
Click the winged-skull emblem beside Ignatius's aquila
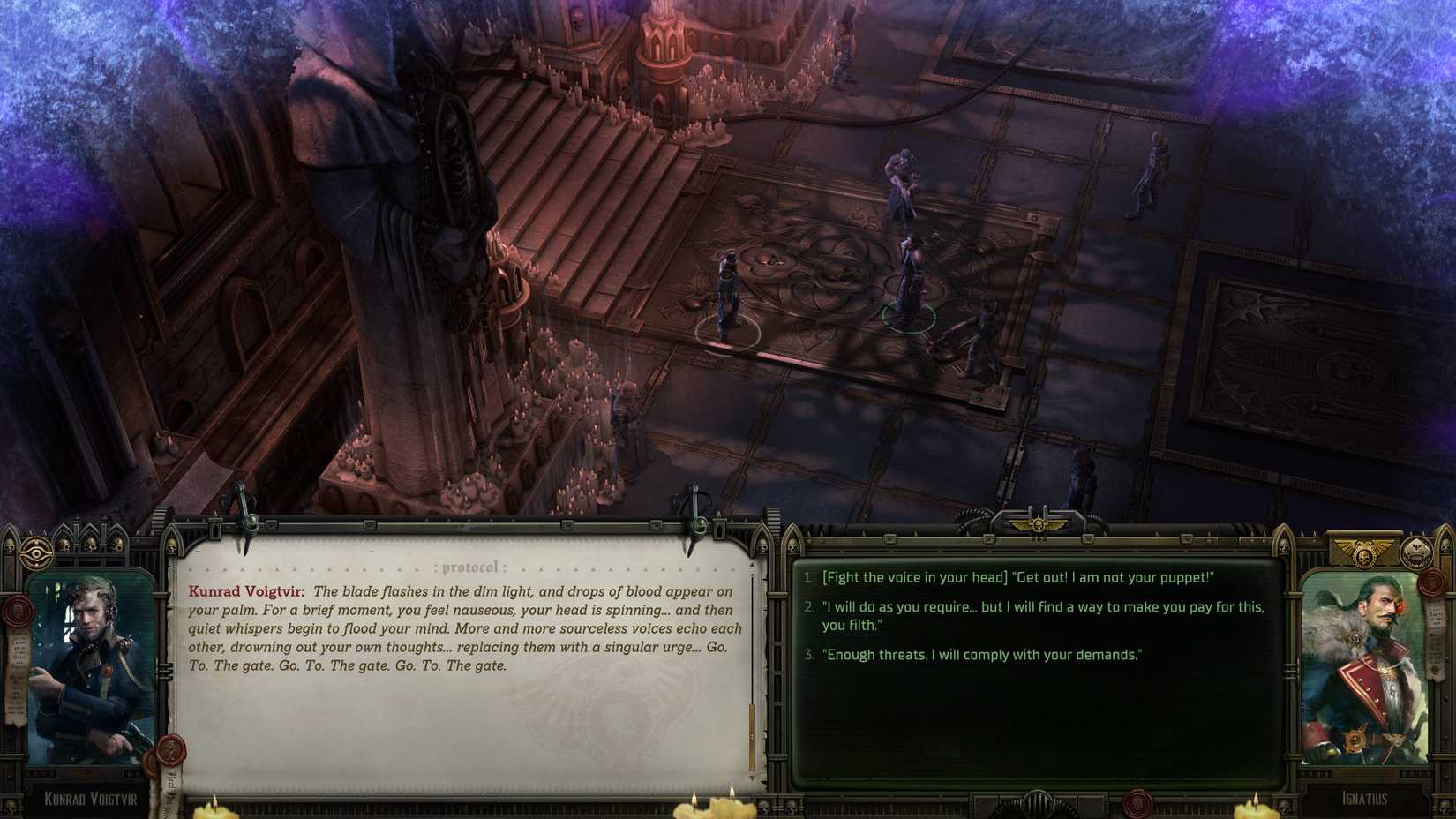[x=1415, y=552]
